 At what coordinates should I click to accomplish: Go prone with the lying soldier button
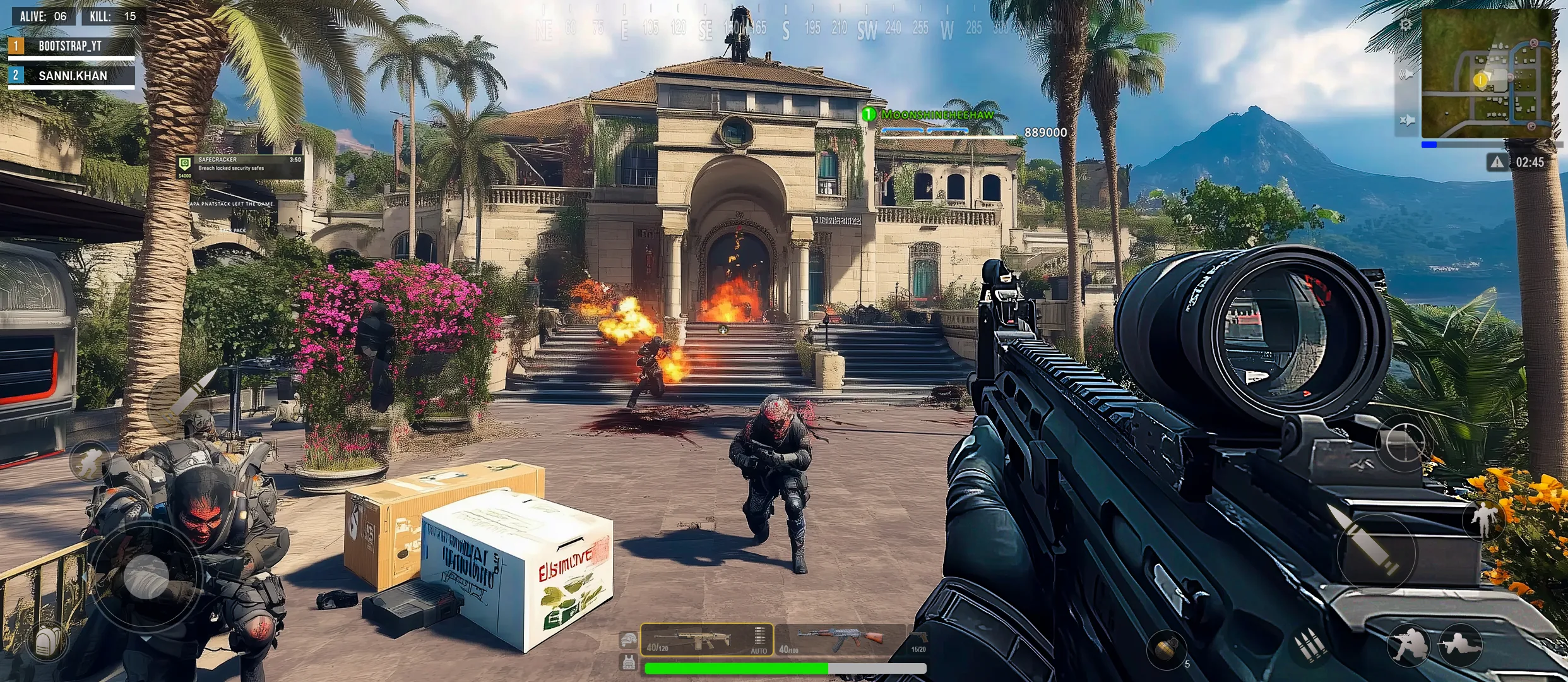(1461, 645)
